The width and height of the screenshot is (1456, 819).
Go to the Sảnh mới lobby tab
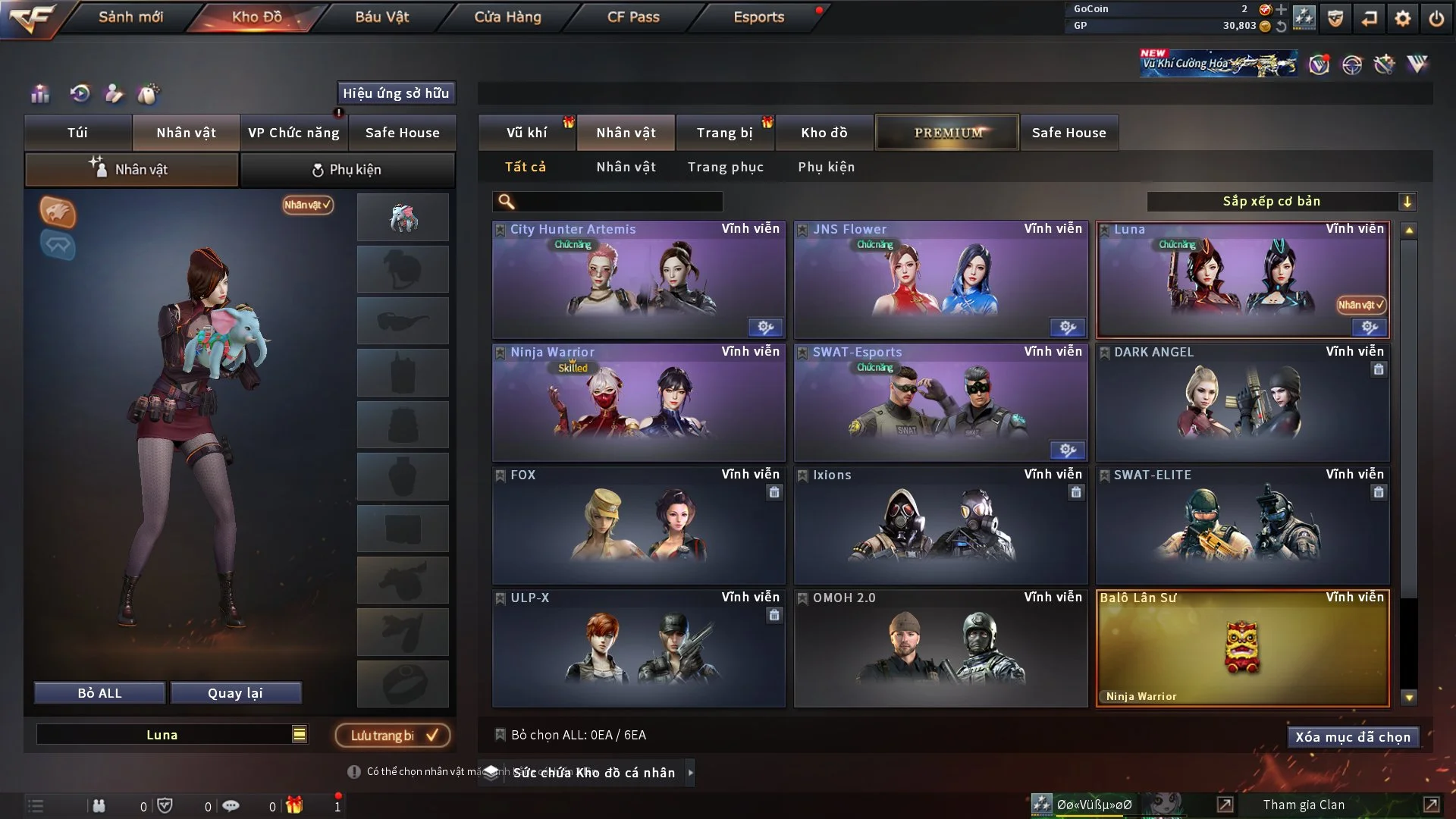click(130, 17)
